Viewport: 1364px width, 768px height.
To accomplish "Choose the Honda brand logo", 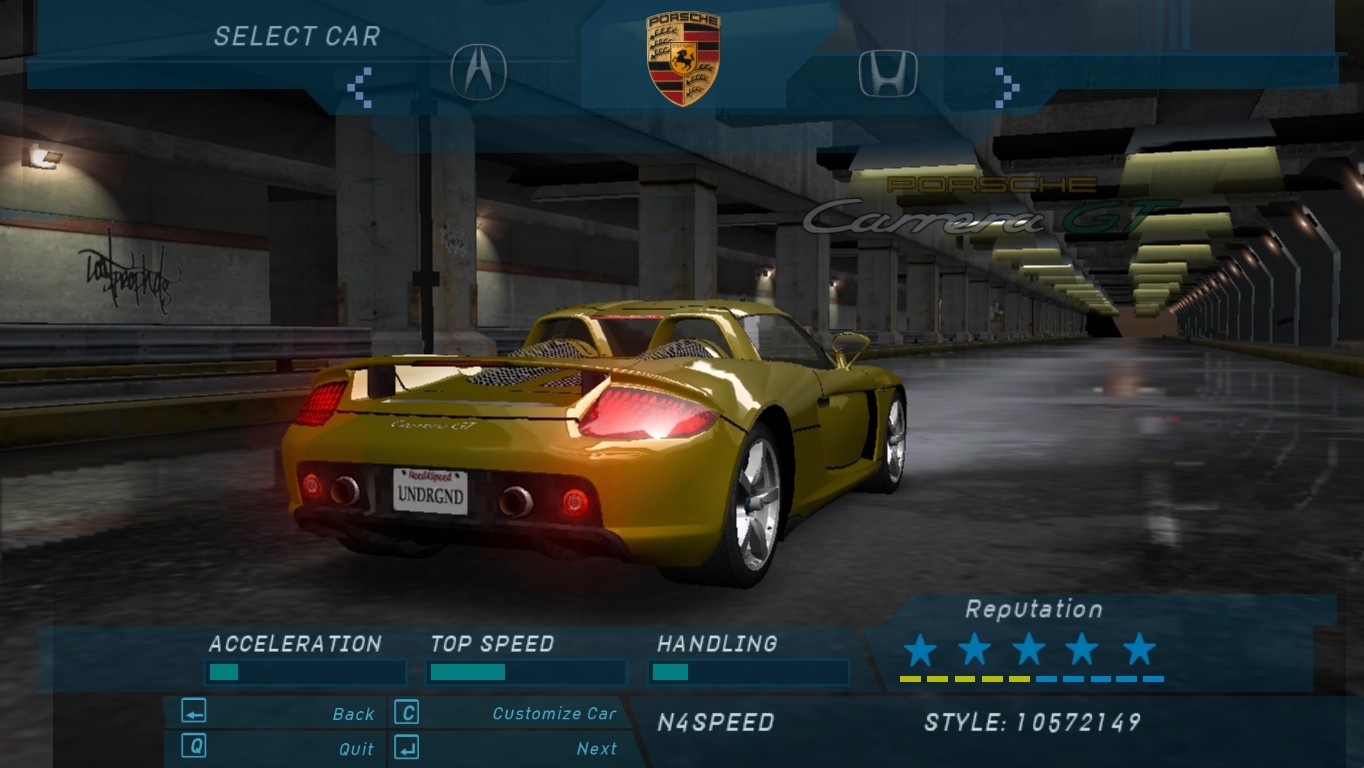I will [887, 73].
